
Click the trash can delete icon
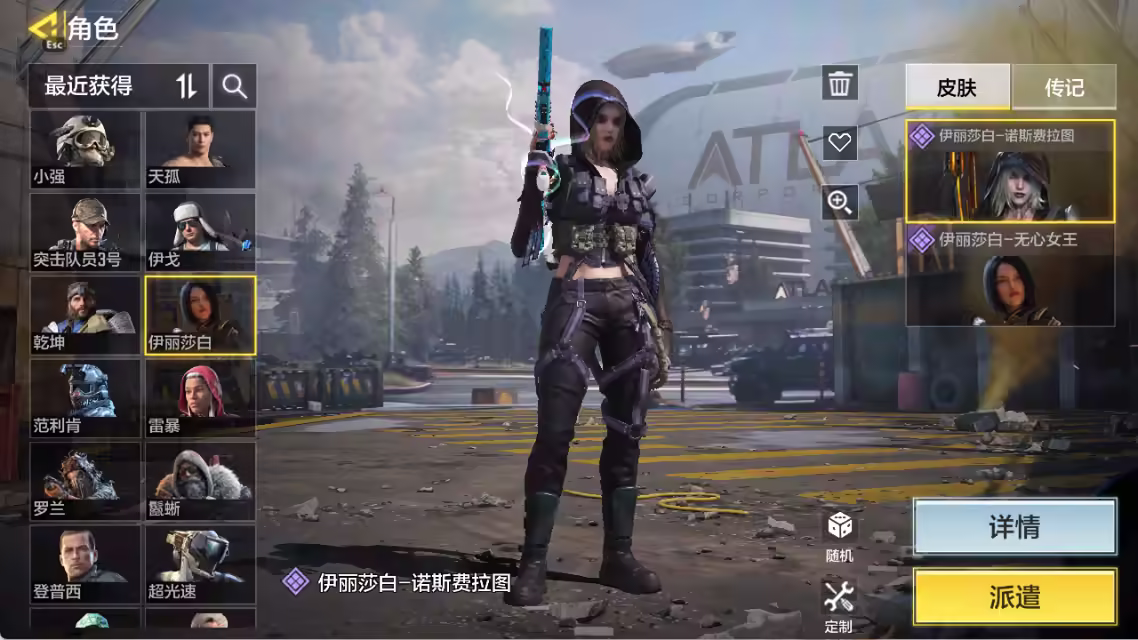pos(840,83)
